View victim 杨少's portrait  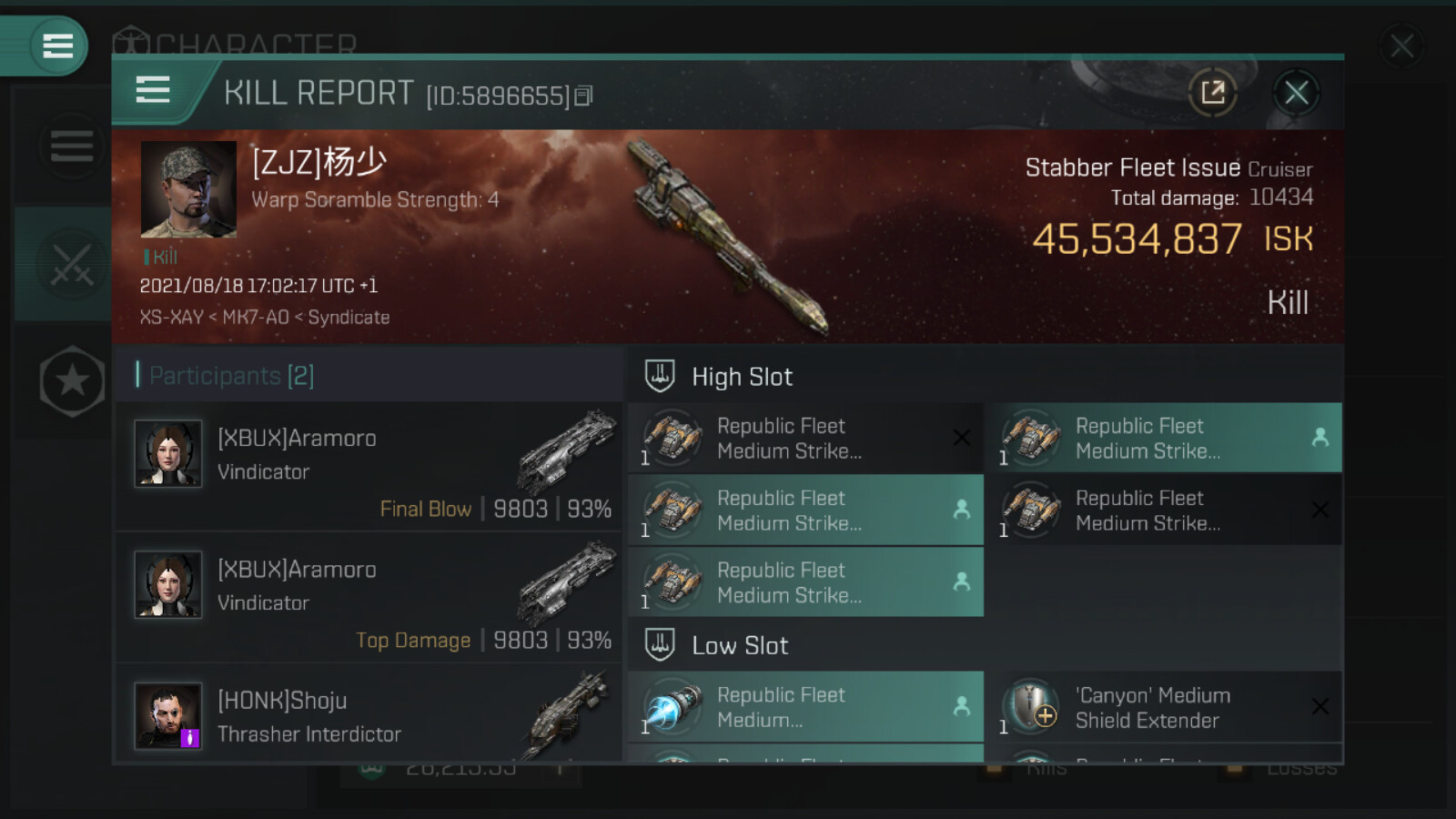(x=188, y=189)
